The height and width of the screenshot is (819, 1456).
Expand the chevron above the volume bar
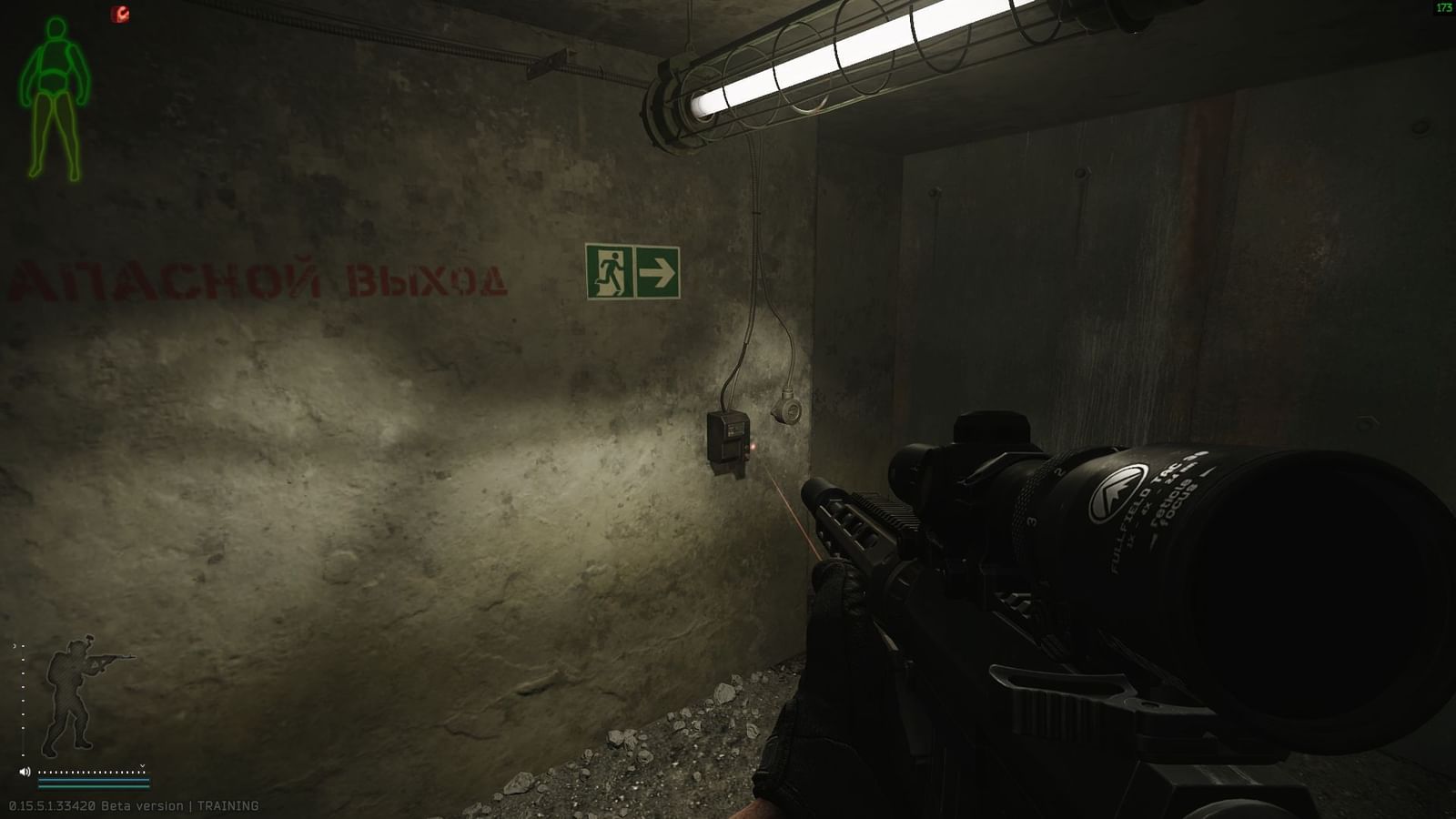(142, 767)
